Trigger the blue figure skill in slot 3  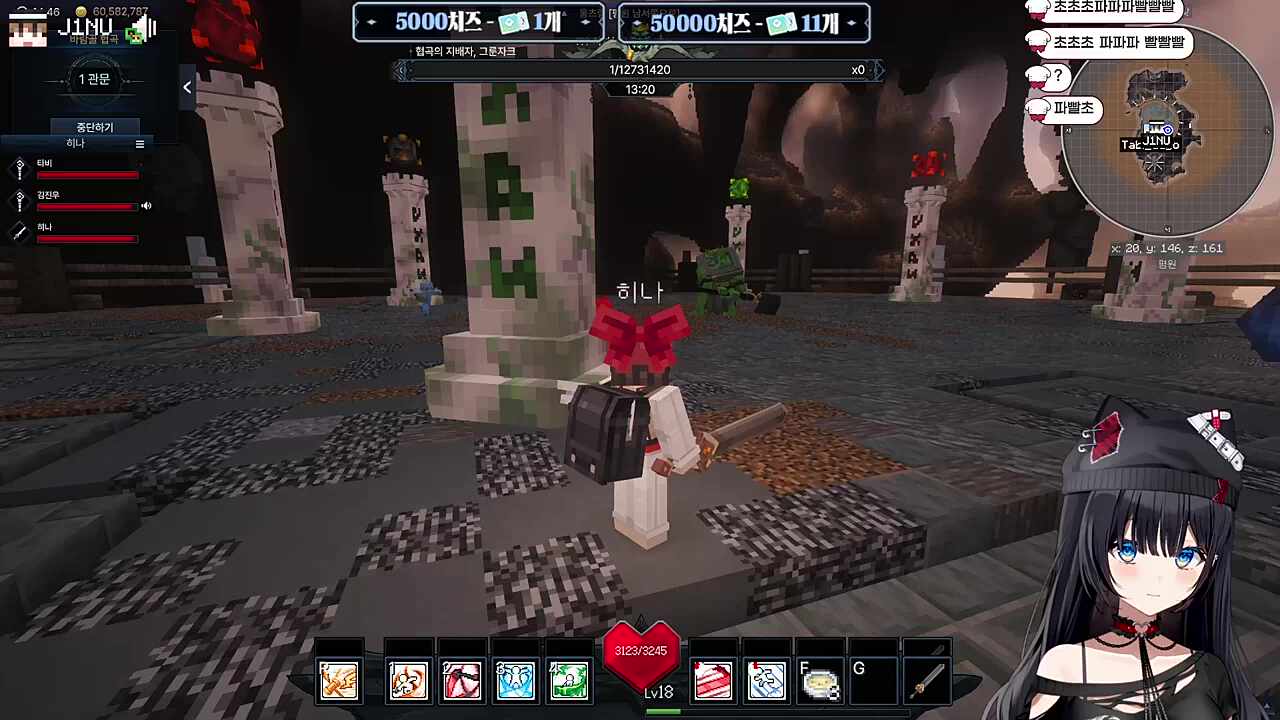click(516, 681)
